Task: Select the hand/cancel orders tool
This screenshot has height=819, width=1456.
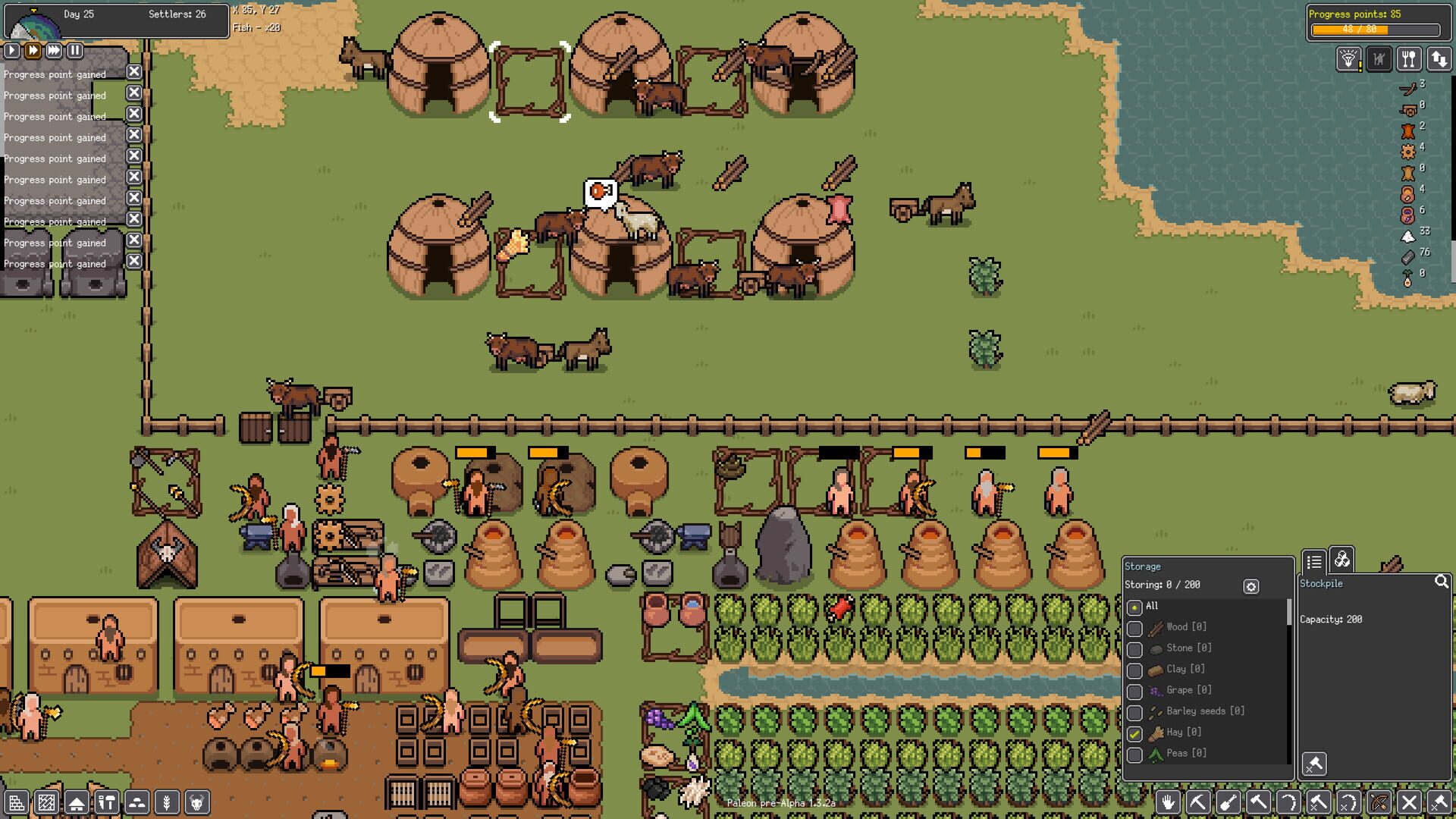Action: point(1168,803)
